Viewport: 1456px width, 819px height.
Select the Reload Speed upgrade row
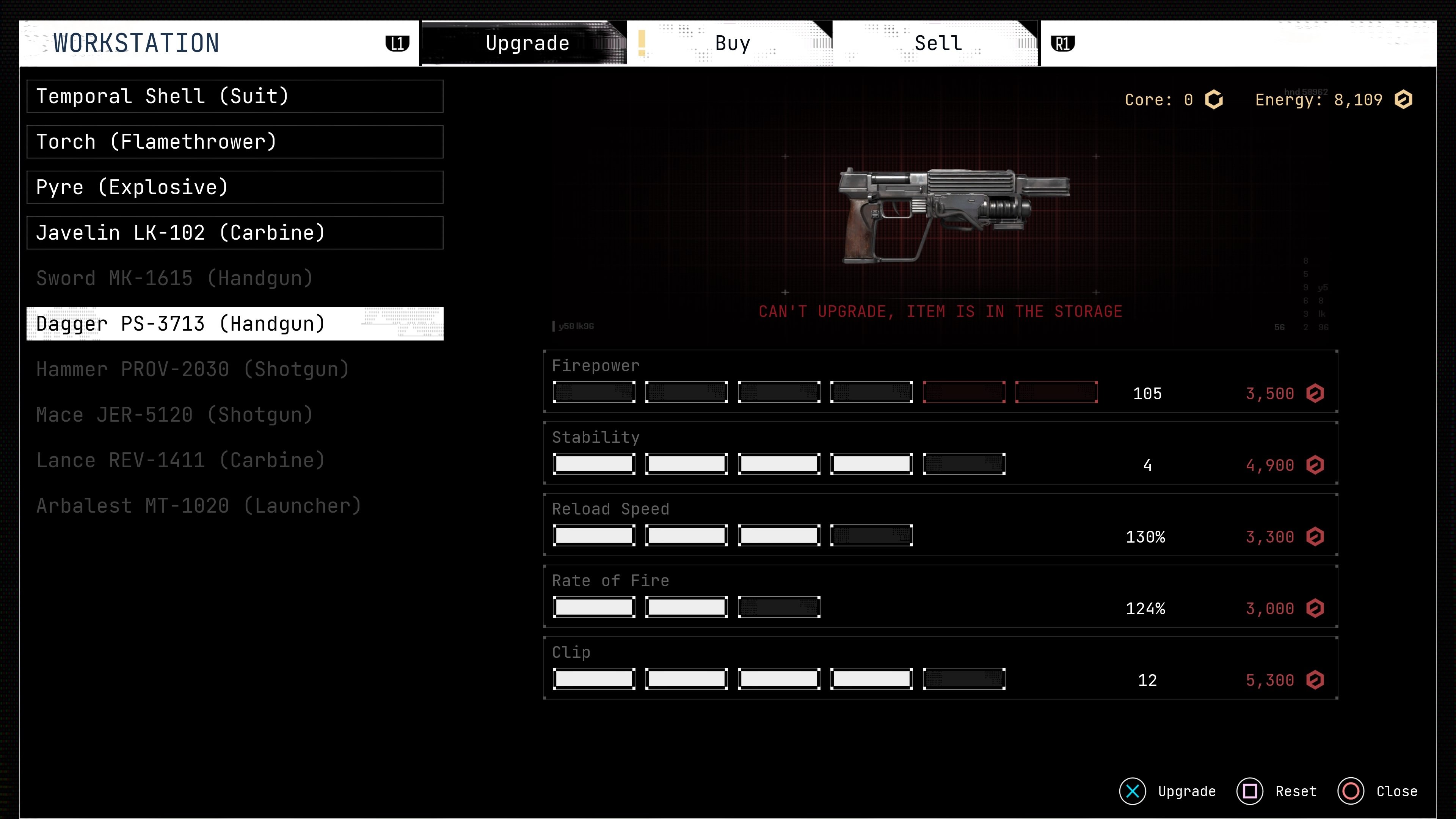[940, 525]
